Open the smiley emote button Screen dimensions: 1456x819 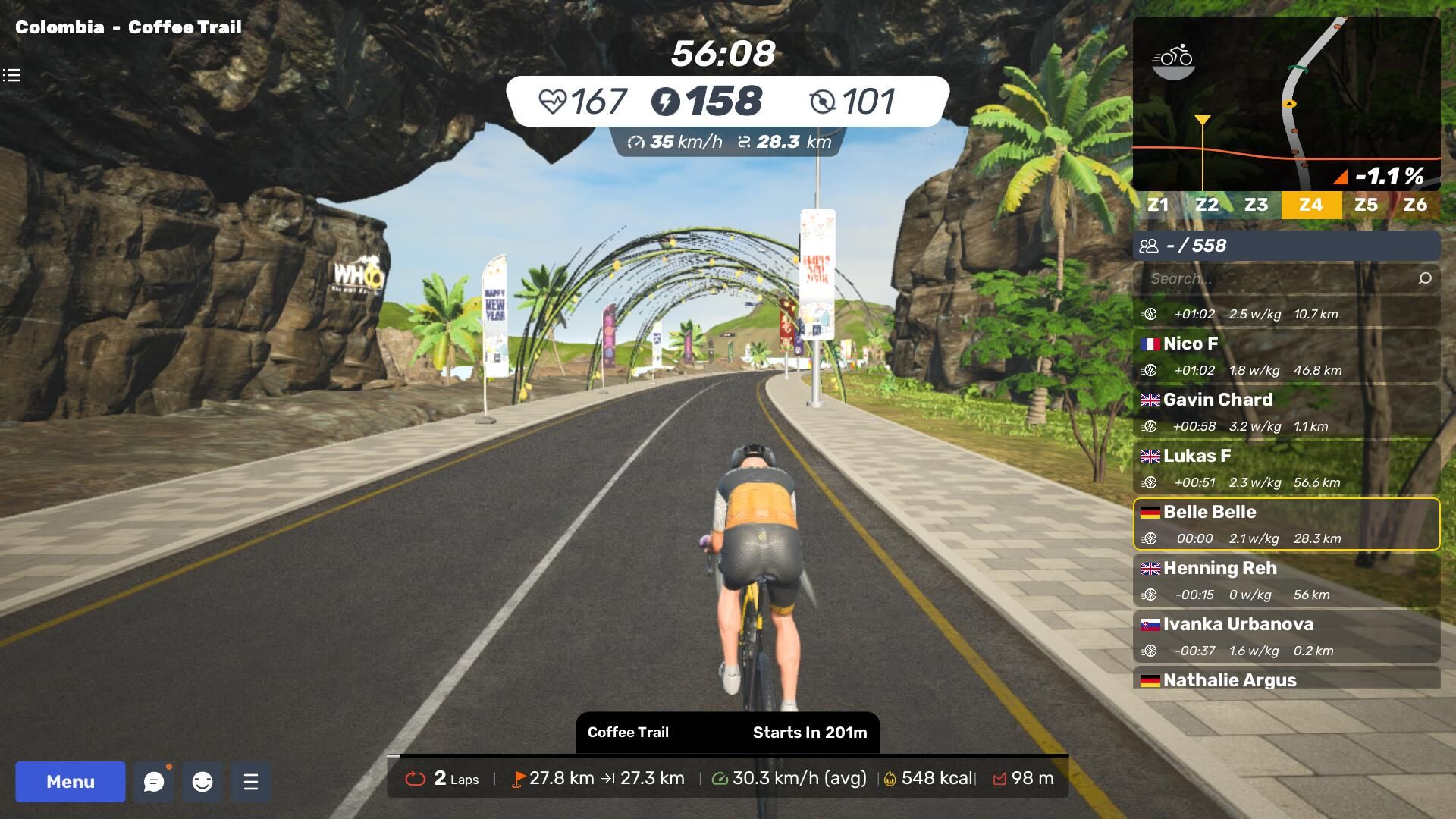[x=202, y=782]
